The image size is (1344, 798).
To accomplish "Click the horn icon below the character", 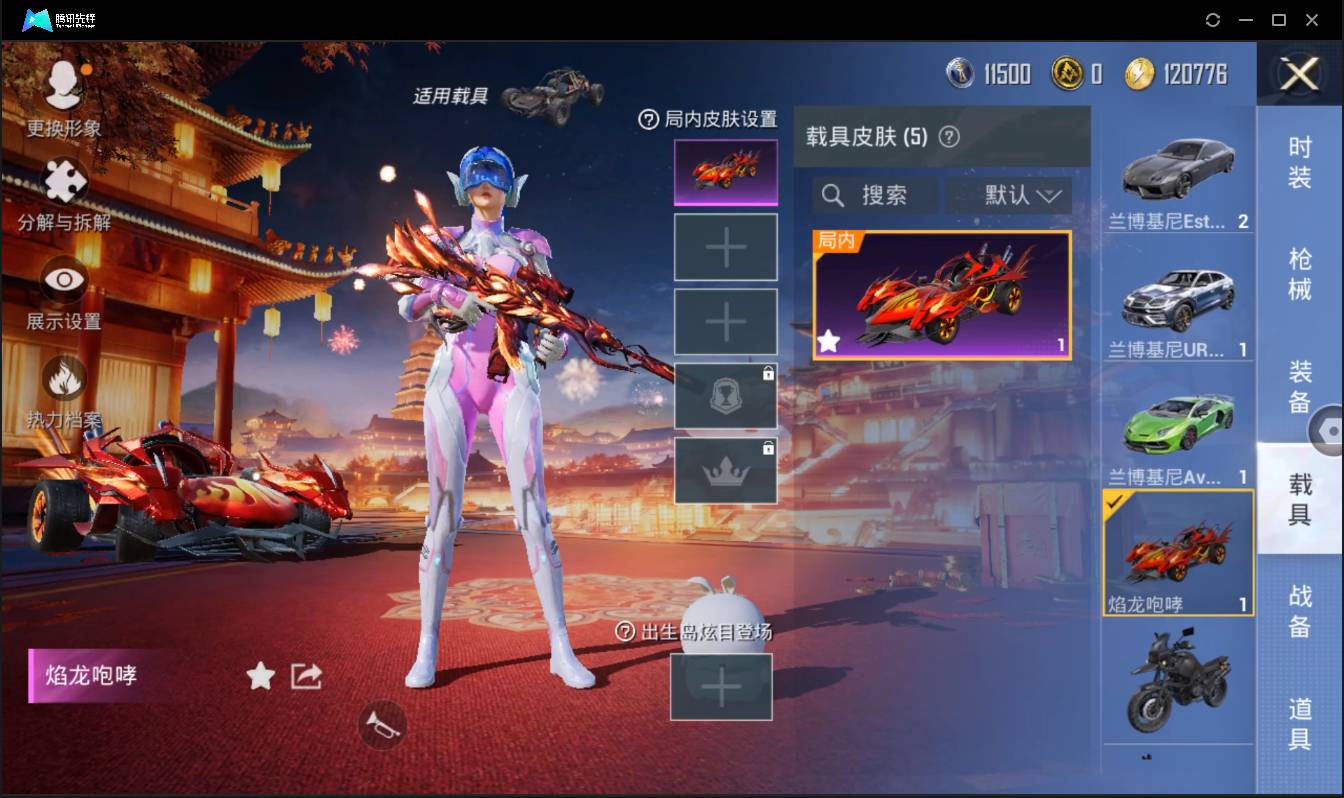I will pyautogui.click(x=380, y=726).
